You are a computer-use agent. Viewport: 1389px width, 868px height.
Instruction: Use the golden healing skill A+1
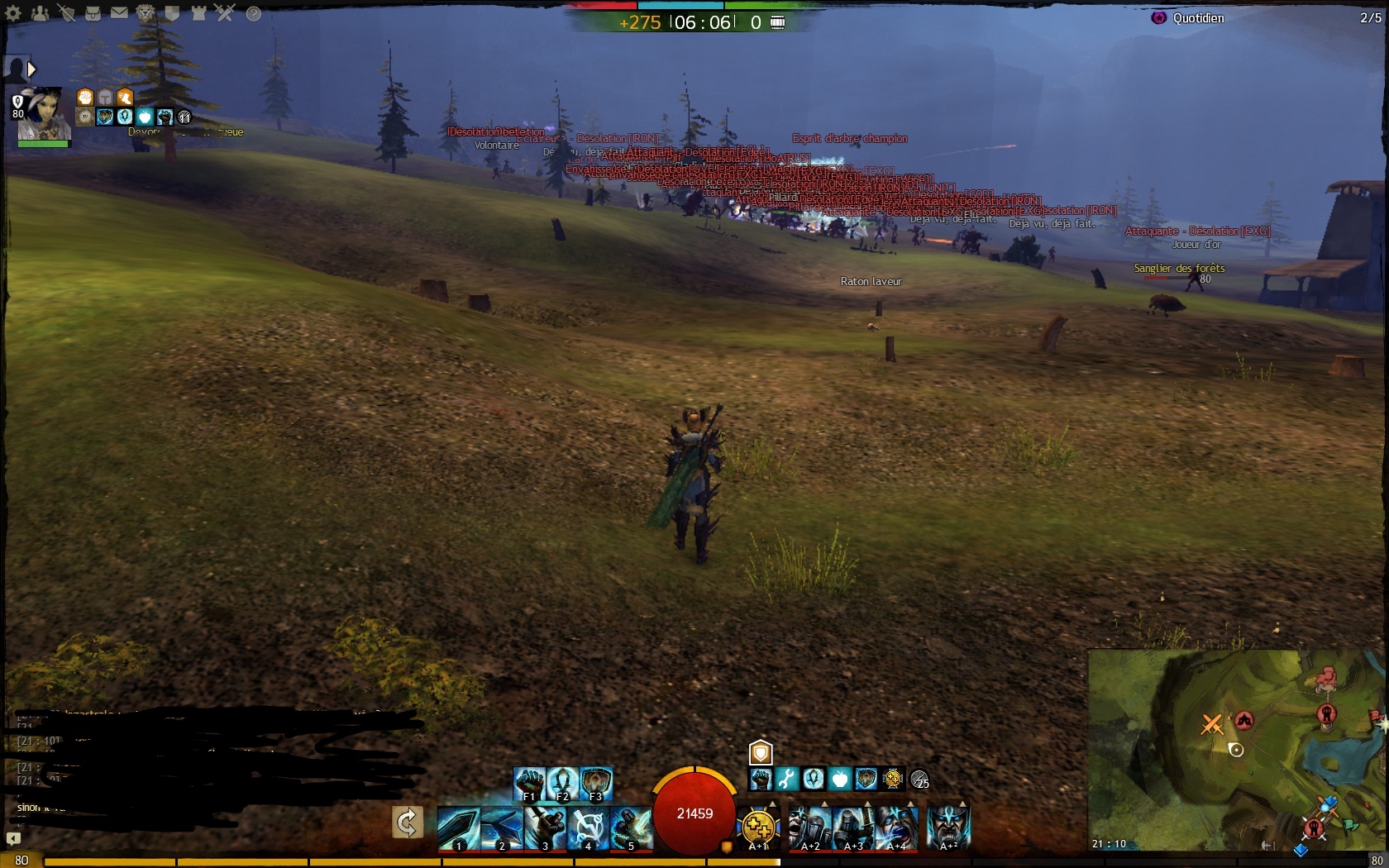758,827
